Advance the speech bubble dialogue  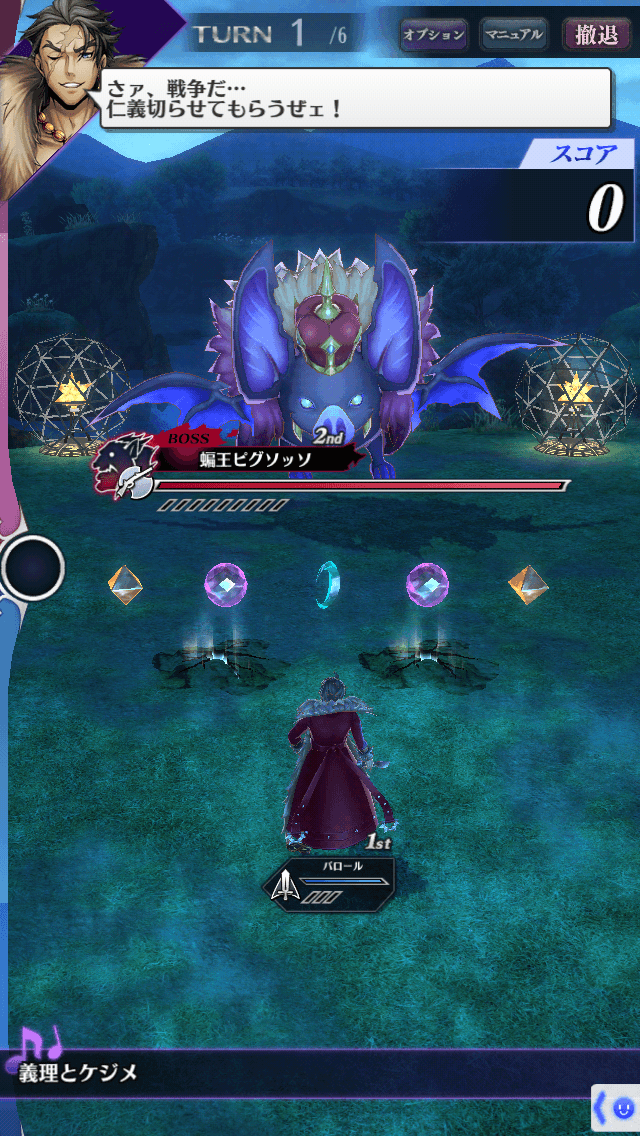pos(355,97)
